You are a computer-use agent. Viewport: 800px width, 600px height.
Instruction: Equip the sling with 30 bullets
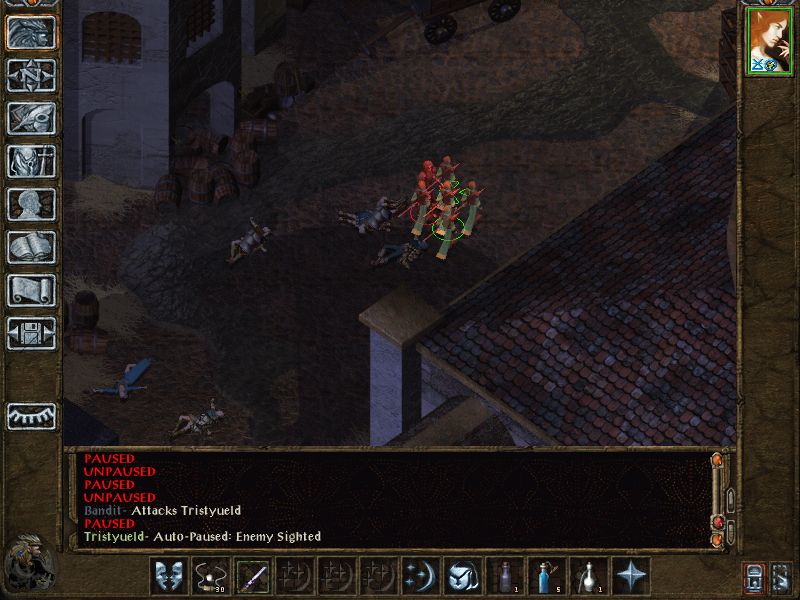210,576
